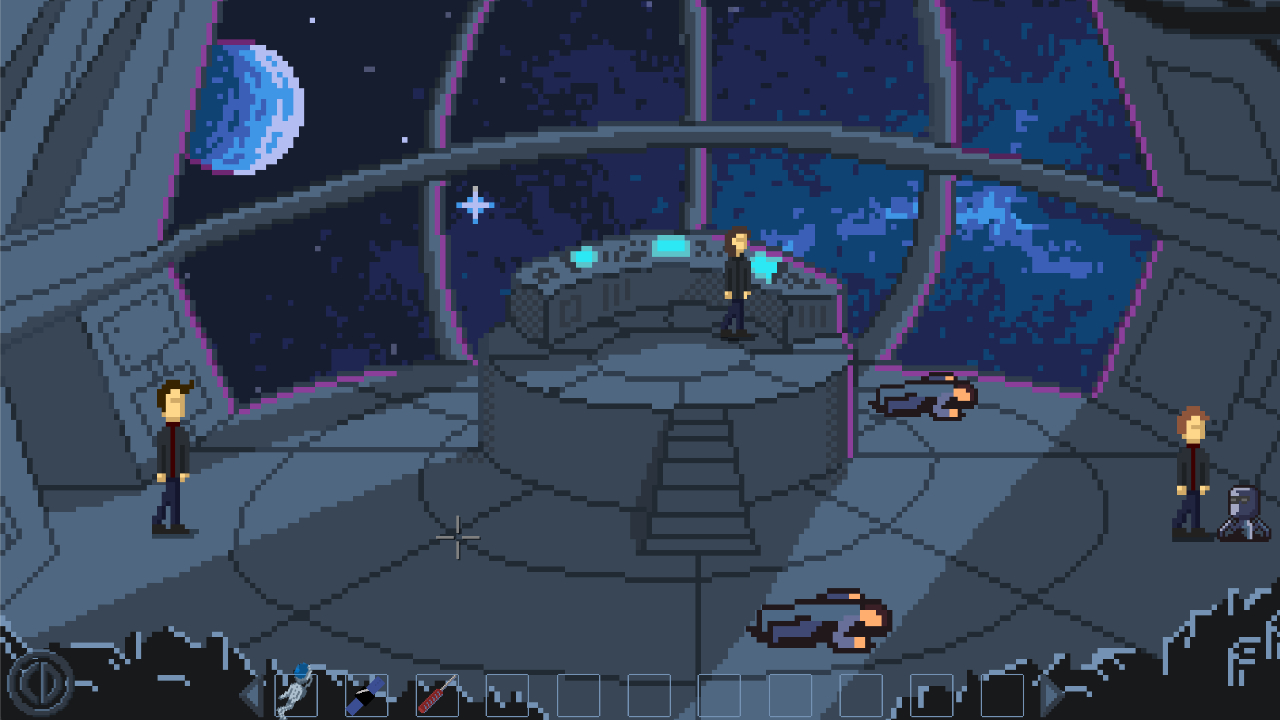Click the man standing at the command console
Viewport: 1280px width, 720px height.
(735, 290)
